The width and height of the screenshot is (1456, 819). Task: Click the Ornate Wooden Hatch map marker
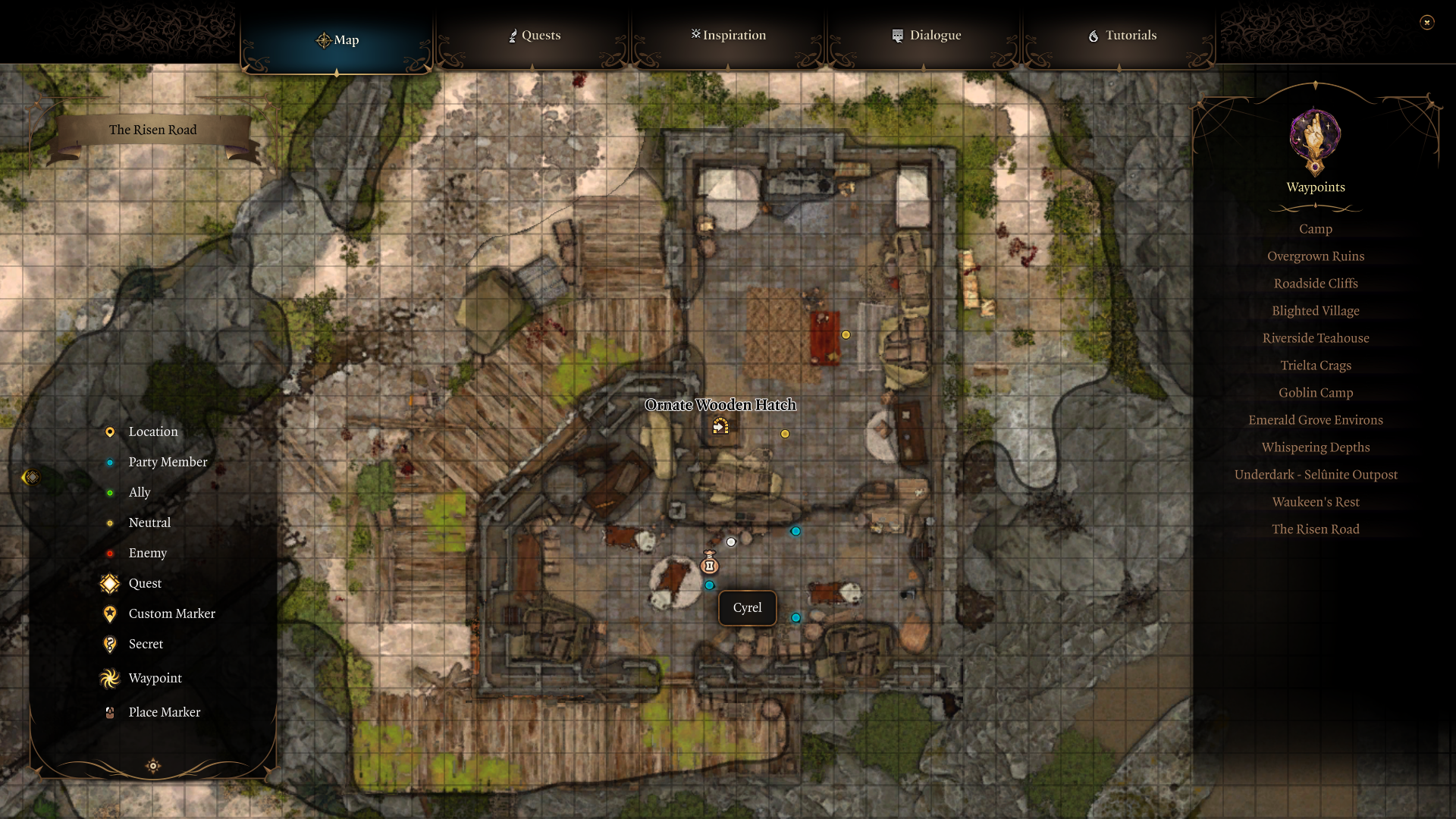click(720, 427)
